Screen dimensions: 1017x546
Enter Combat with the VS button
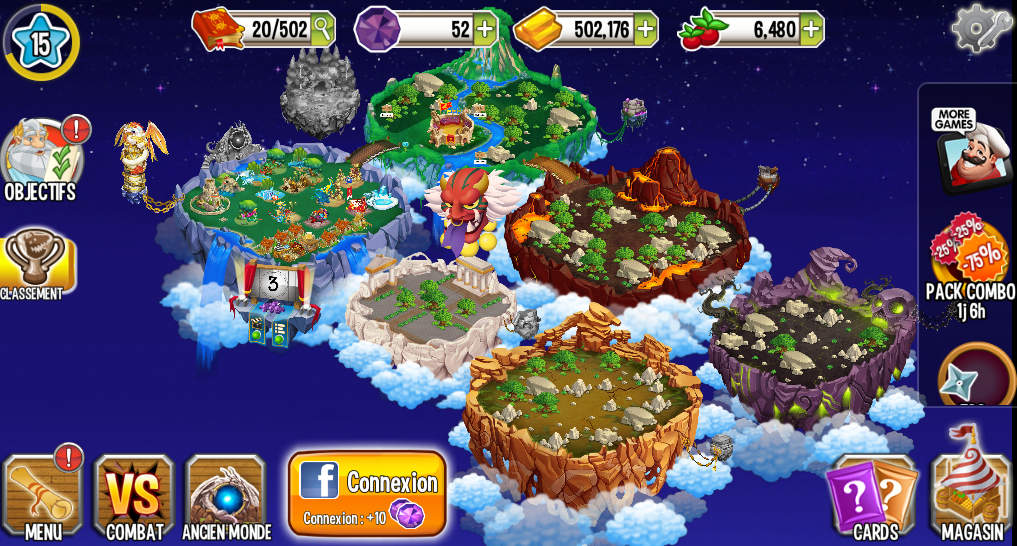pyautogui.click(x=134, y=496)
